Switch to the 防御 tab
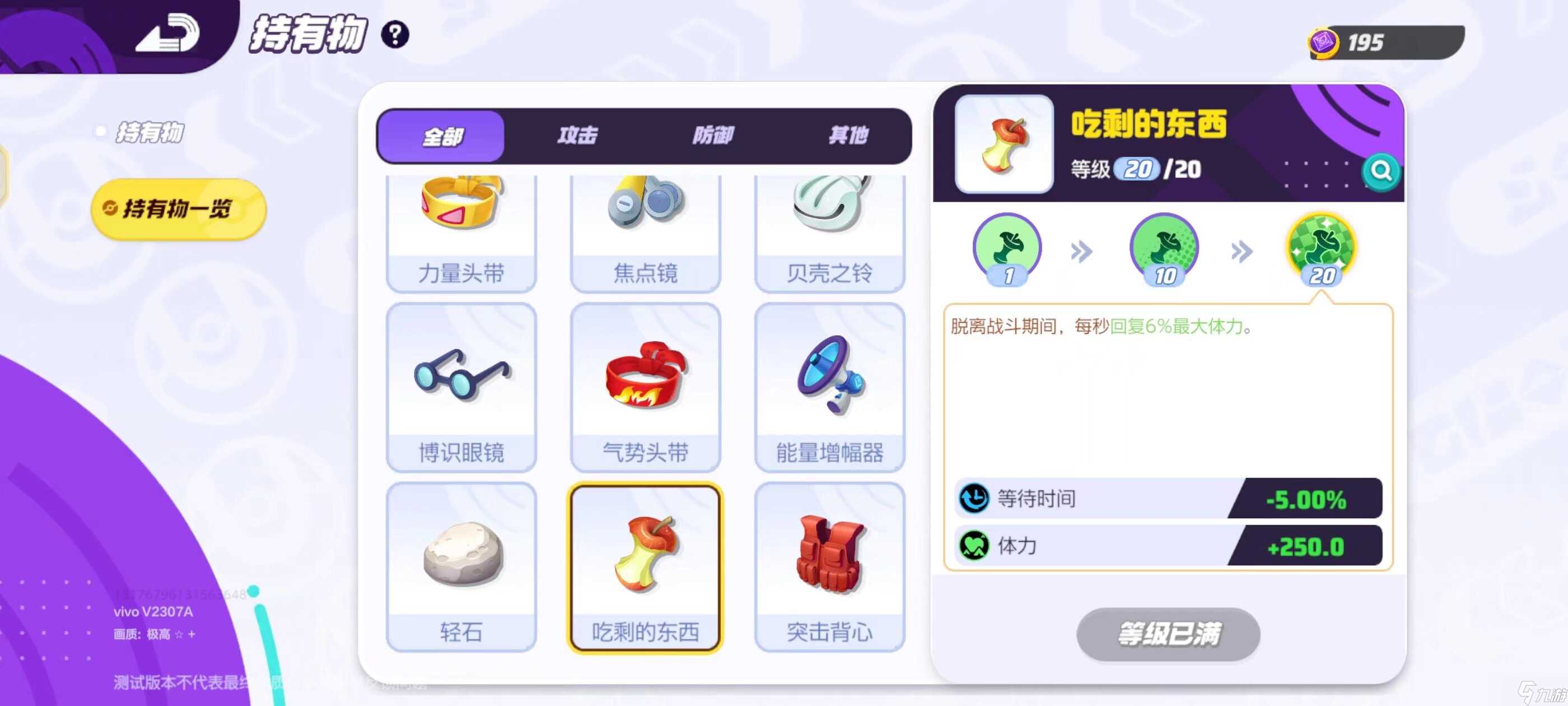Viewport: 1568px width, 706px height. click(713, 135)
